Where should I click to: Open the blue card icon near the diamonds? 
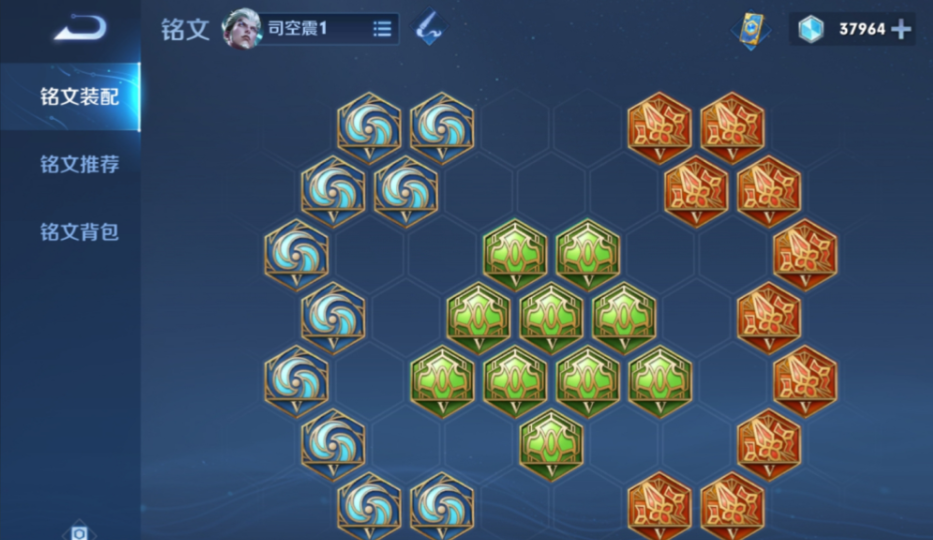coord(750,29)
